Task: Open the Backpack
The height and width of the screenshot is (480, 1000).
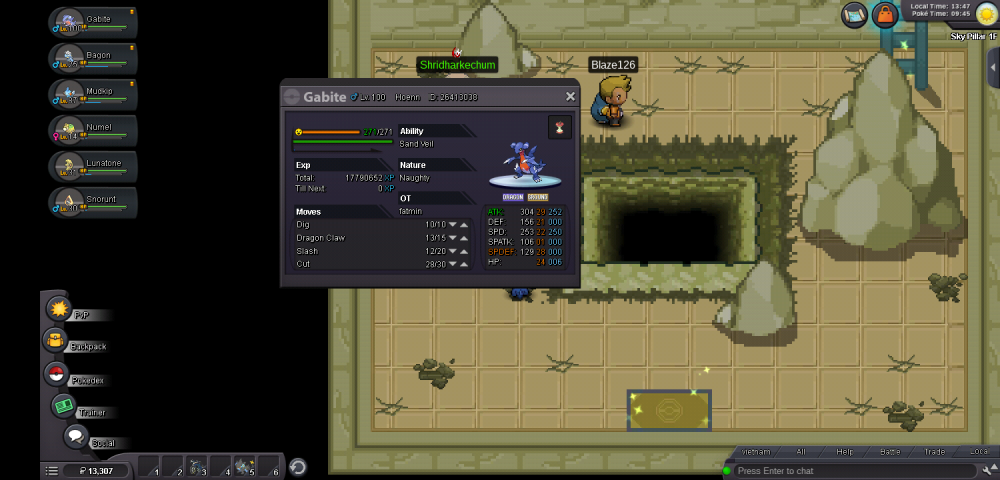Action: pos(55,342)
